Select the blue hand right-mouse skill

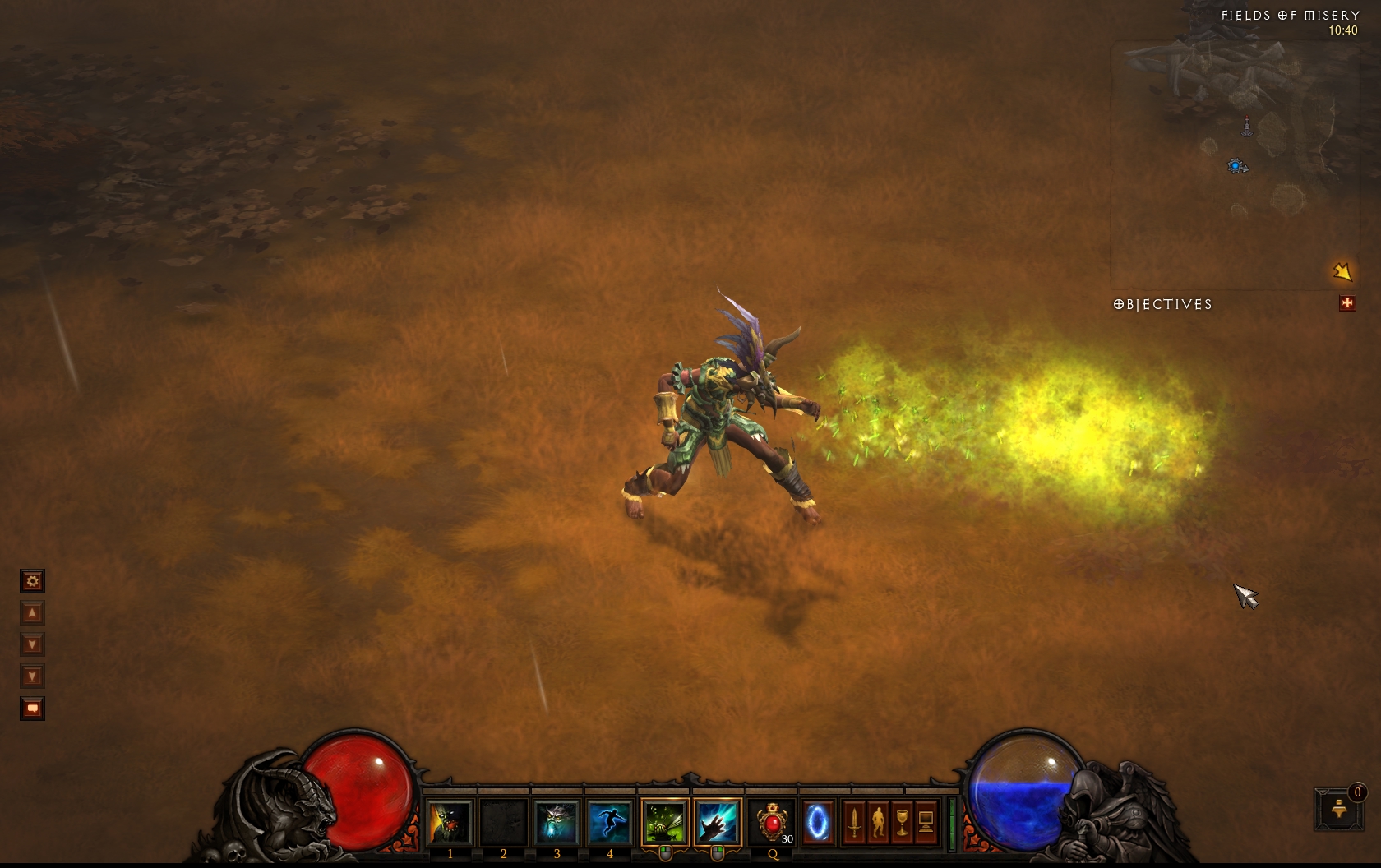pyautogui.click(x=718, y=822)
